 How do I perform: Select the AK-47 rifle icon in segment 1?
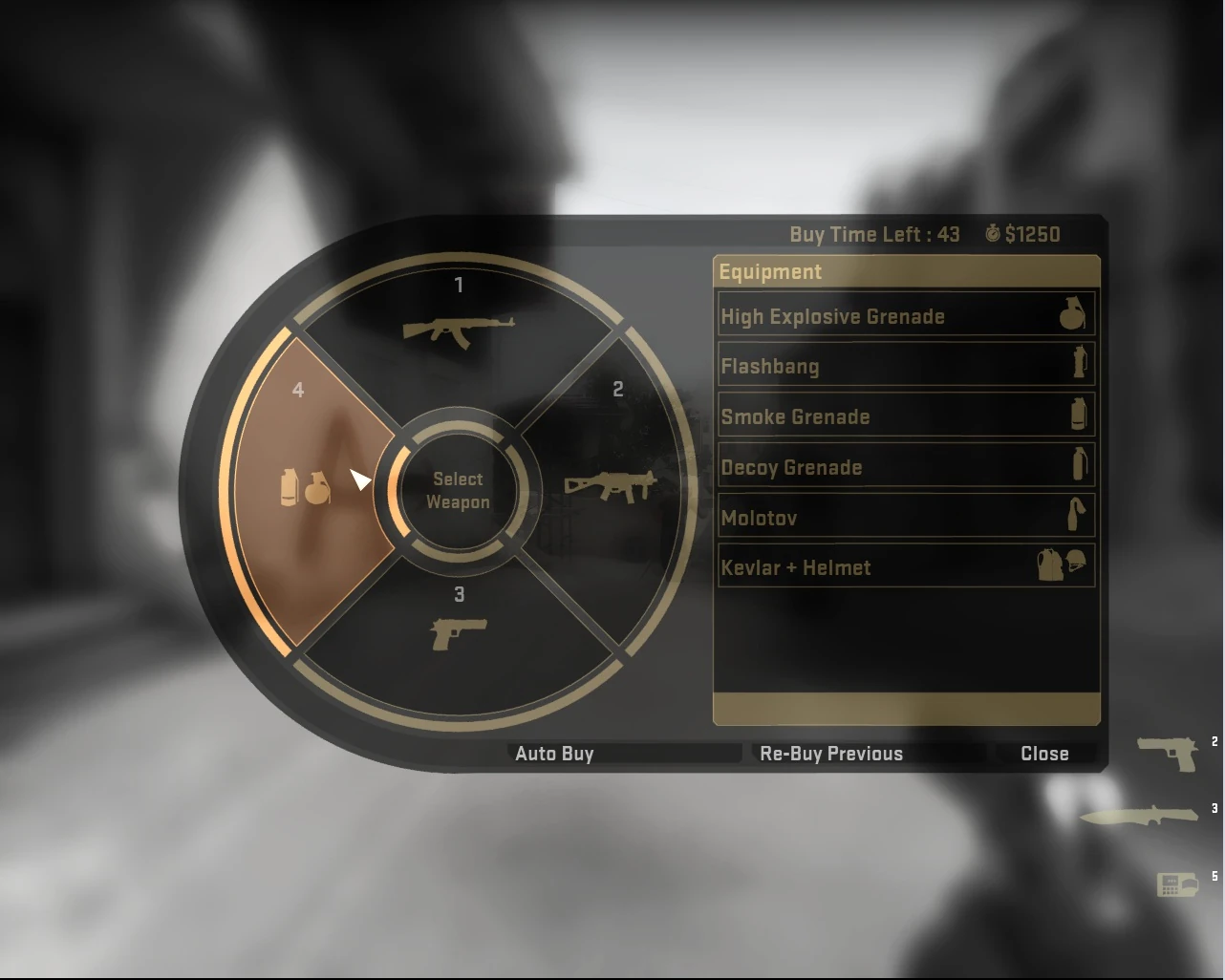(x=458, y=330)
